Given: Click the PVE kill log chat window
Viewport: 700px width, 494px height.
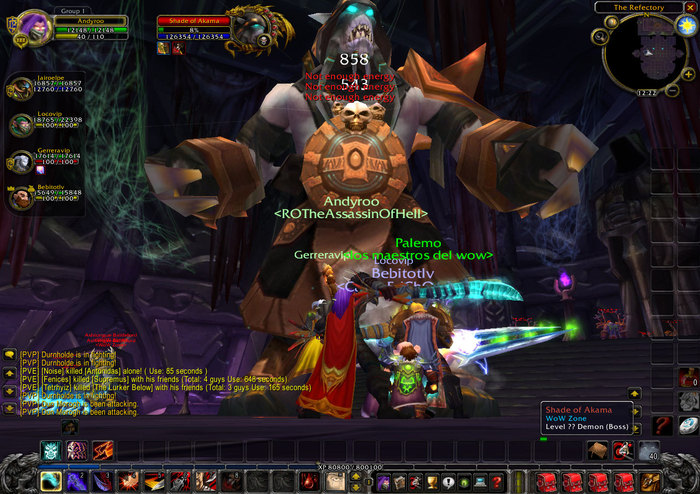Looking at the screenshot, I should (x=150, y=380).
